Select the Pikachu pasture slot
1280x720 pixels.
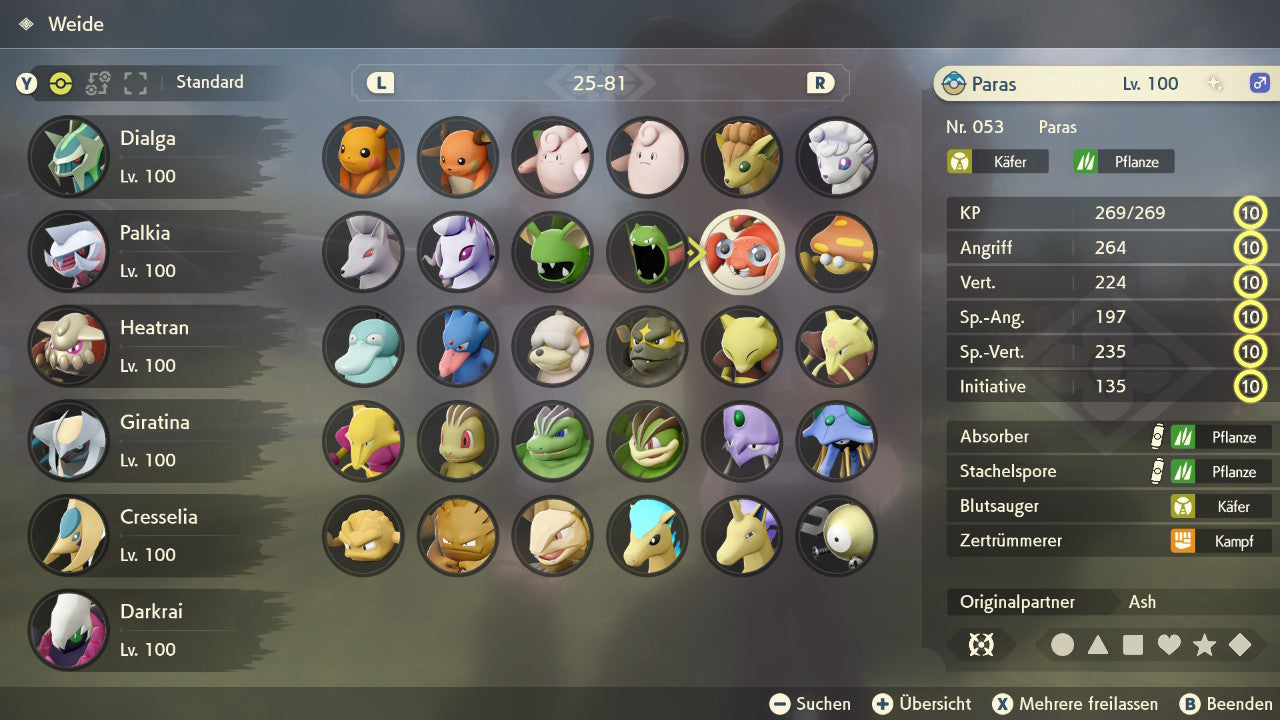(x=363, y=157)
